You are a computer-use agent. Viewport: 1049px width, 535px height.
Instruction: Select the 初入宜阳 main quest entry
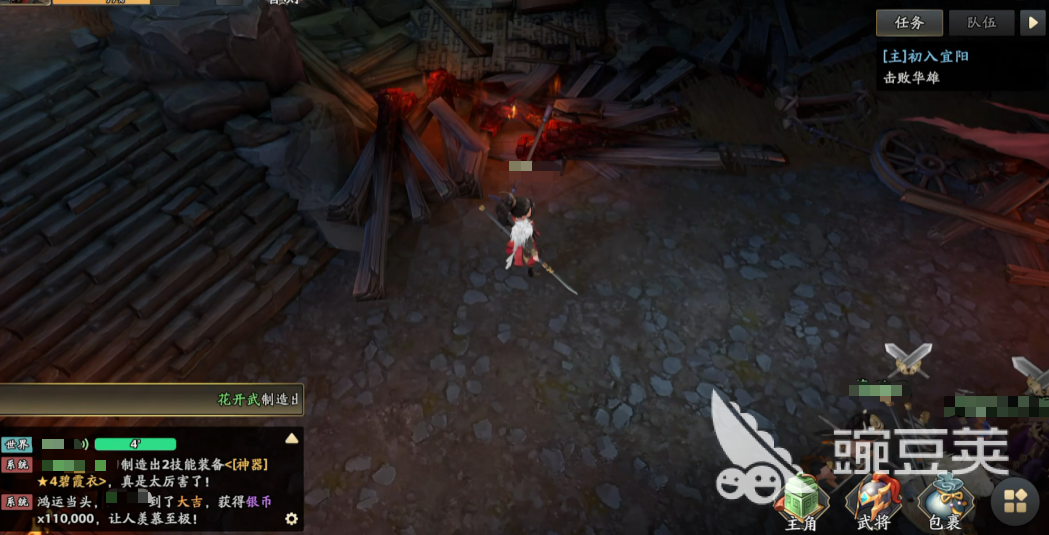(925, 56)
